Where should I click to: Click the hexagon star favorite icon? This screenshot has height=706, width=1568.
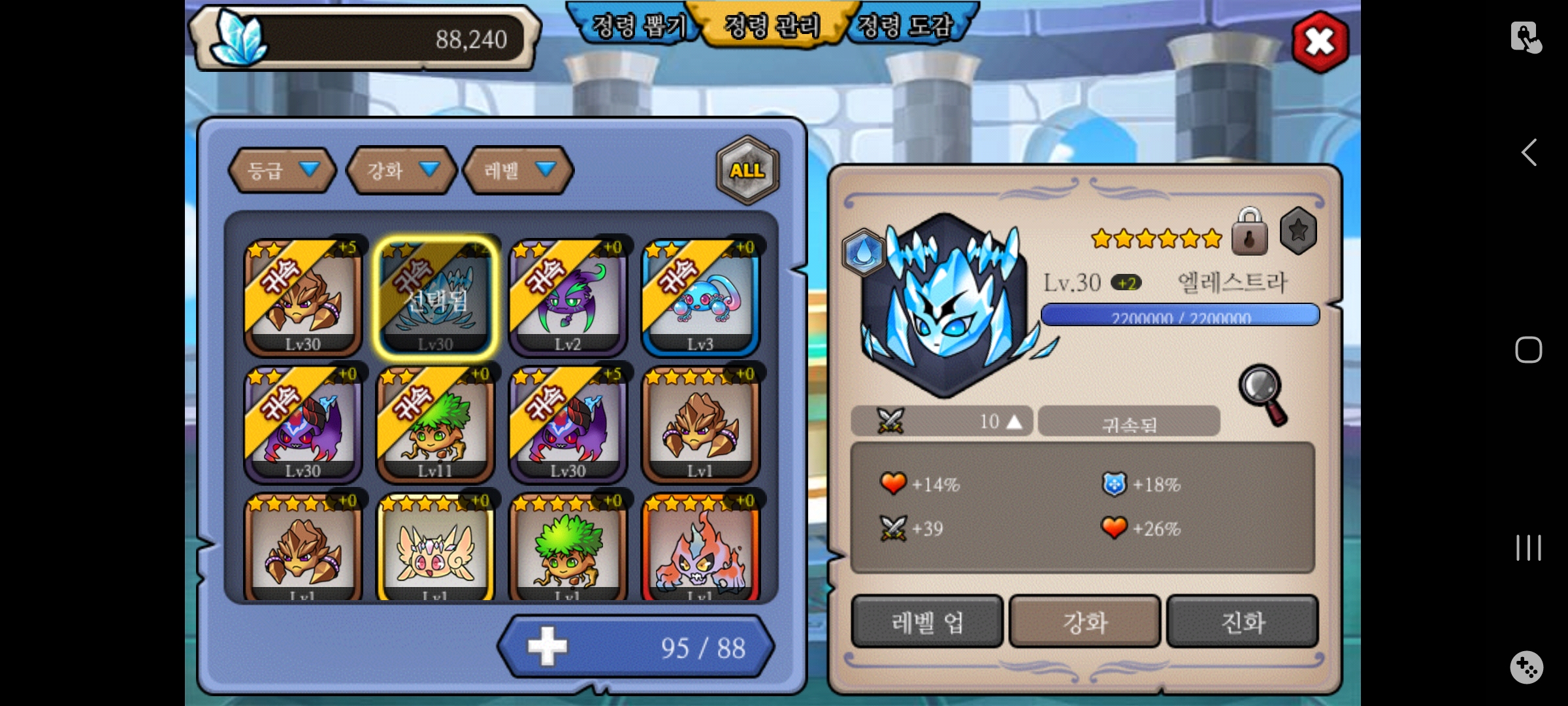tap(1298, 231)
